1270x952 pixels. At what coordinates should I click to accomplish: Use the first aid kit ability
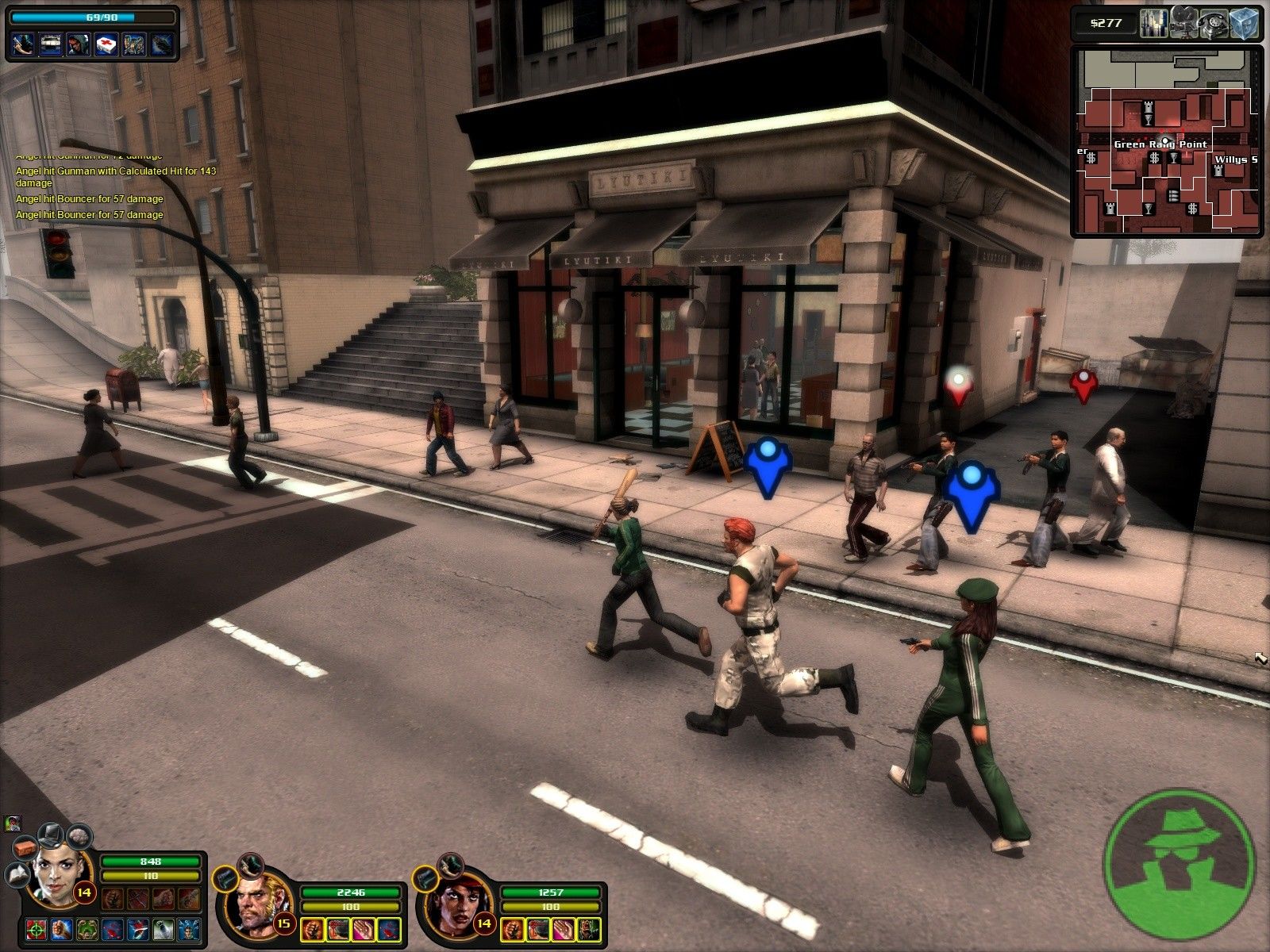106,44
